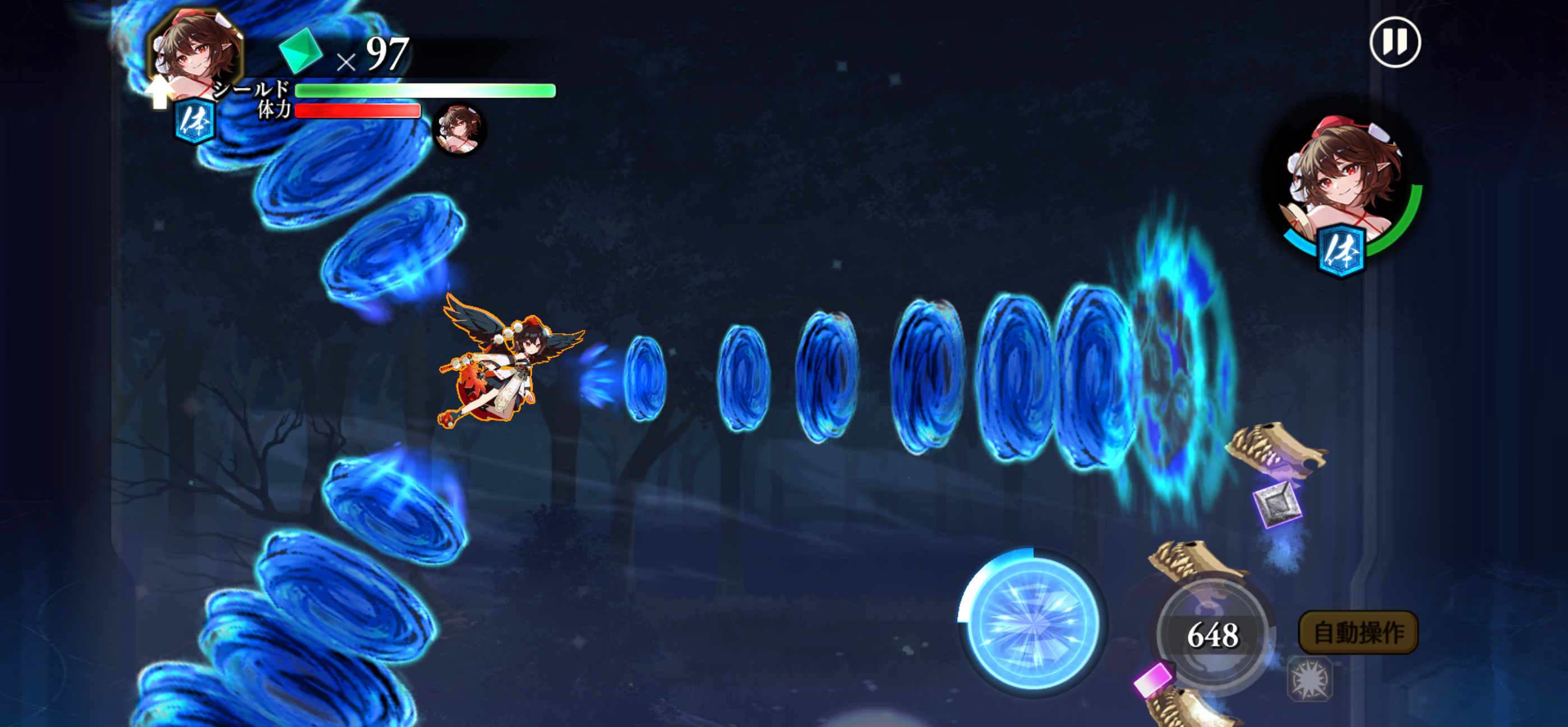Pause the game

(x=1395, y=43)
